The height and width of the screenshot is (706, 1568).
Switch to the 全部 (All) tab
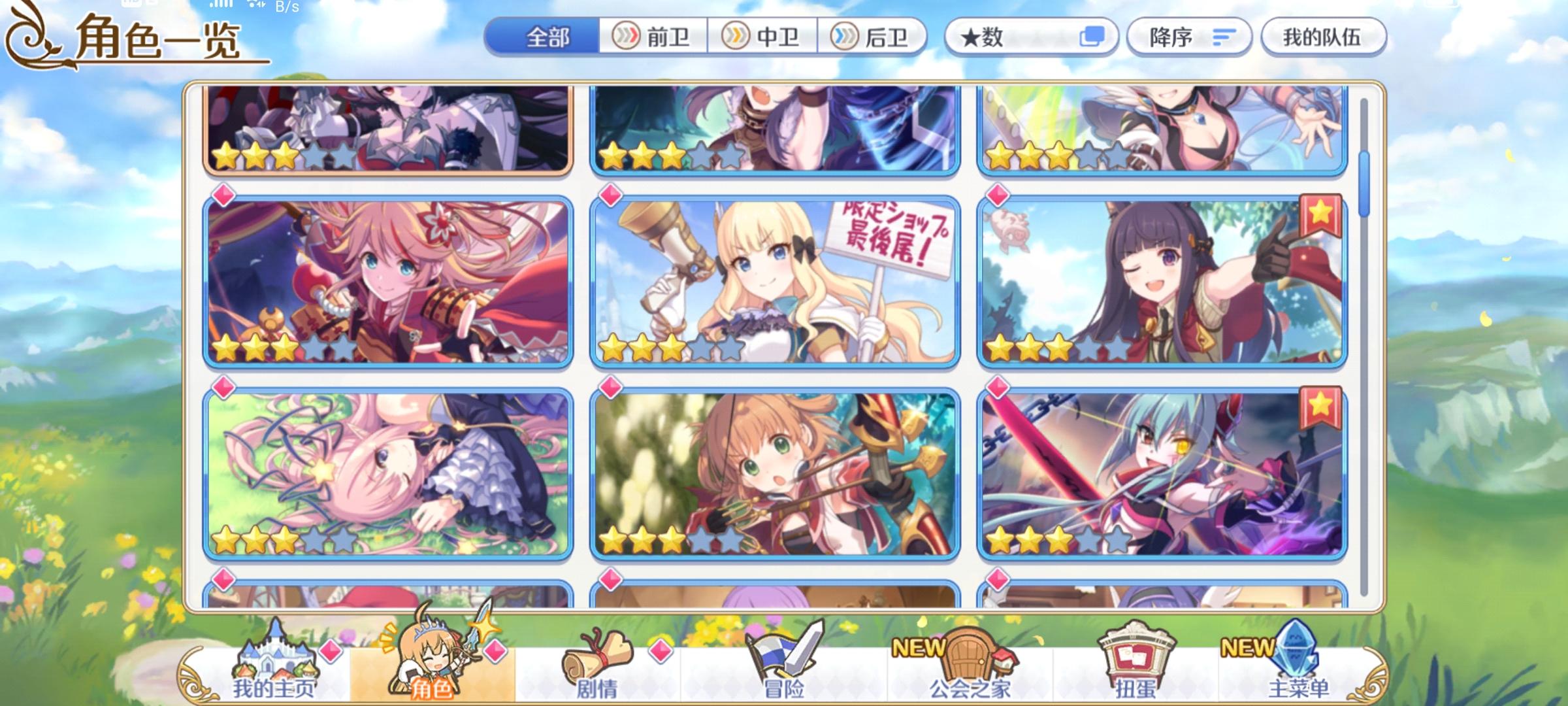pyautogui.click(x=547, y=37)
